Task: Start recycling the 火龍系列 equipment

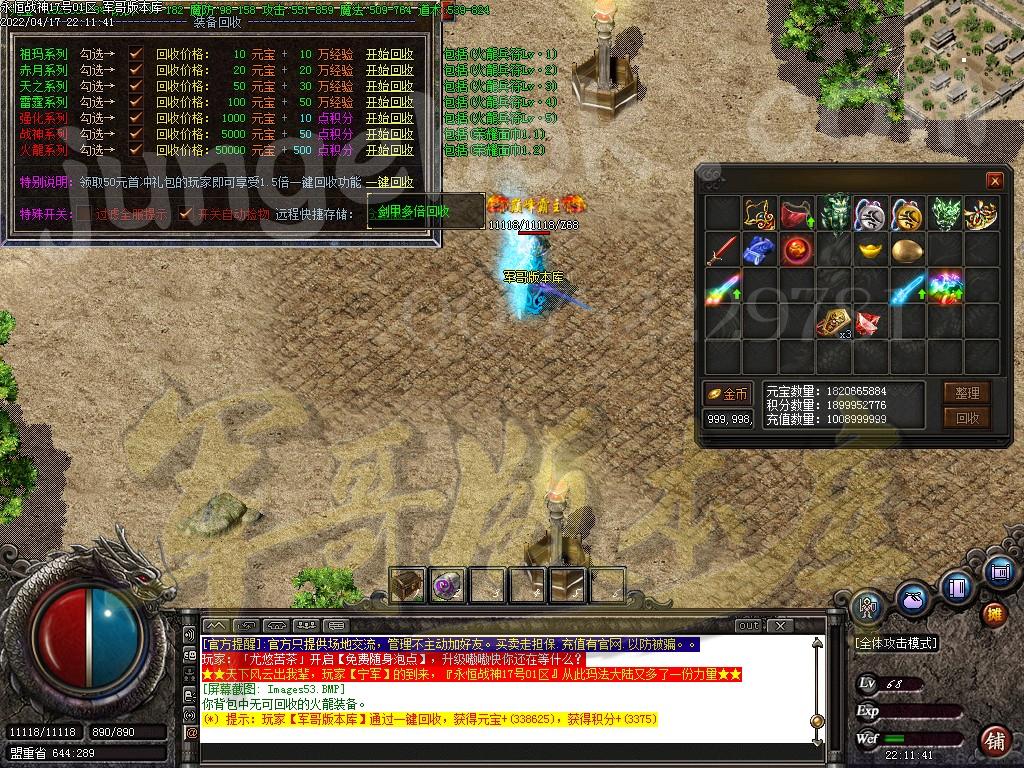Action: click(x=389, y=150)
